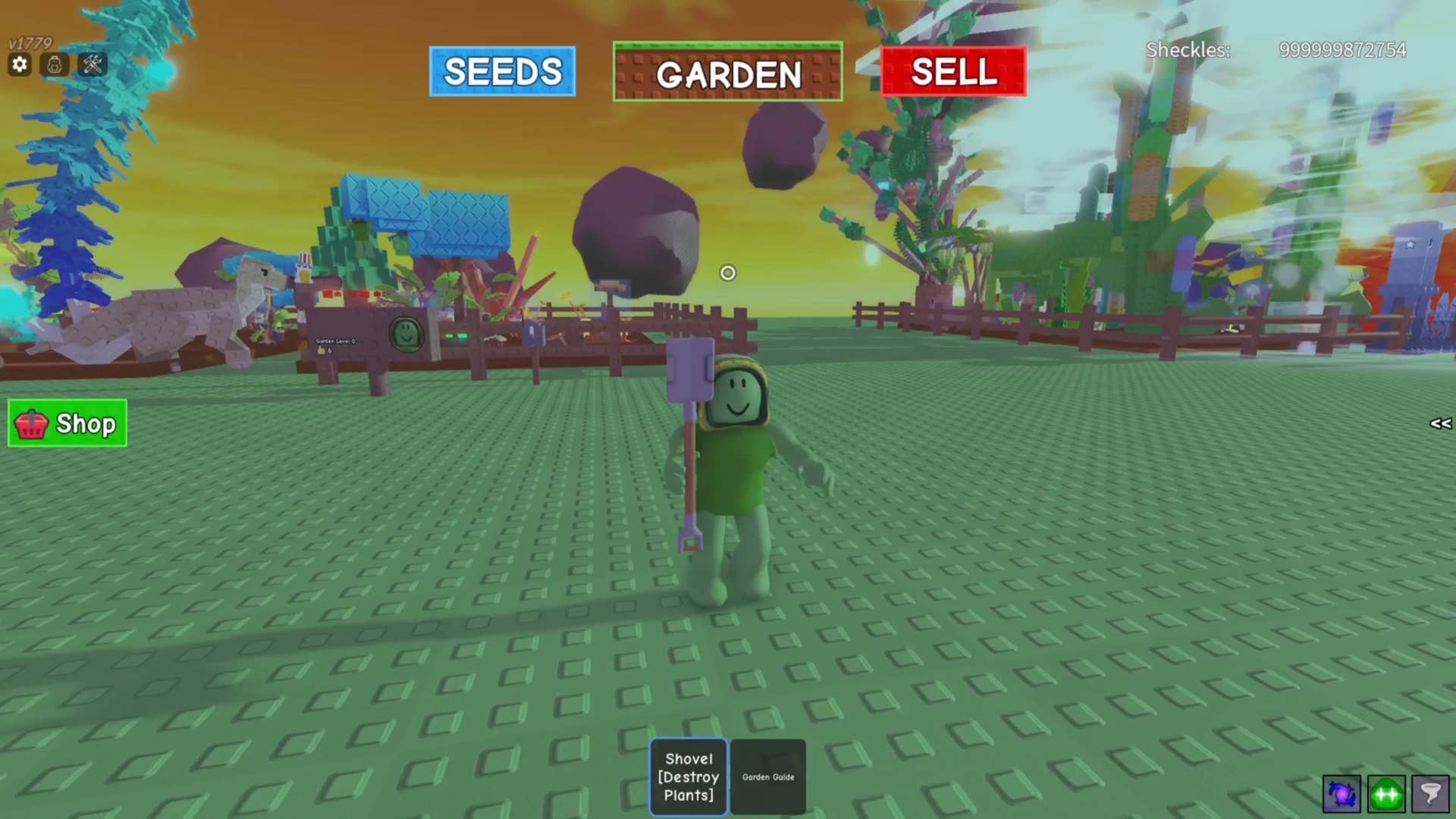This screenshot has width=1456, height=819.
Task: Teleport to your GARDEN
Action: tap(727, 72)
